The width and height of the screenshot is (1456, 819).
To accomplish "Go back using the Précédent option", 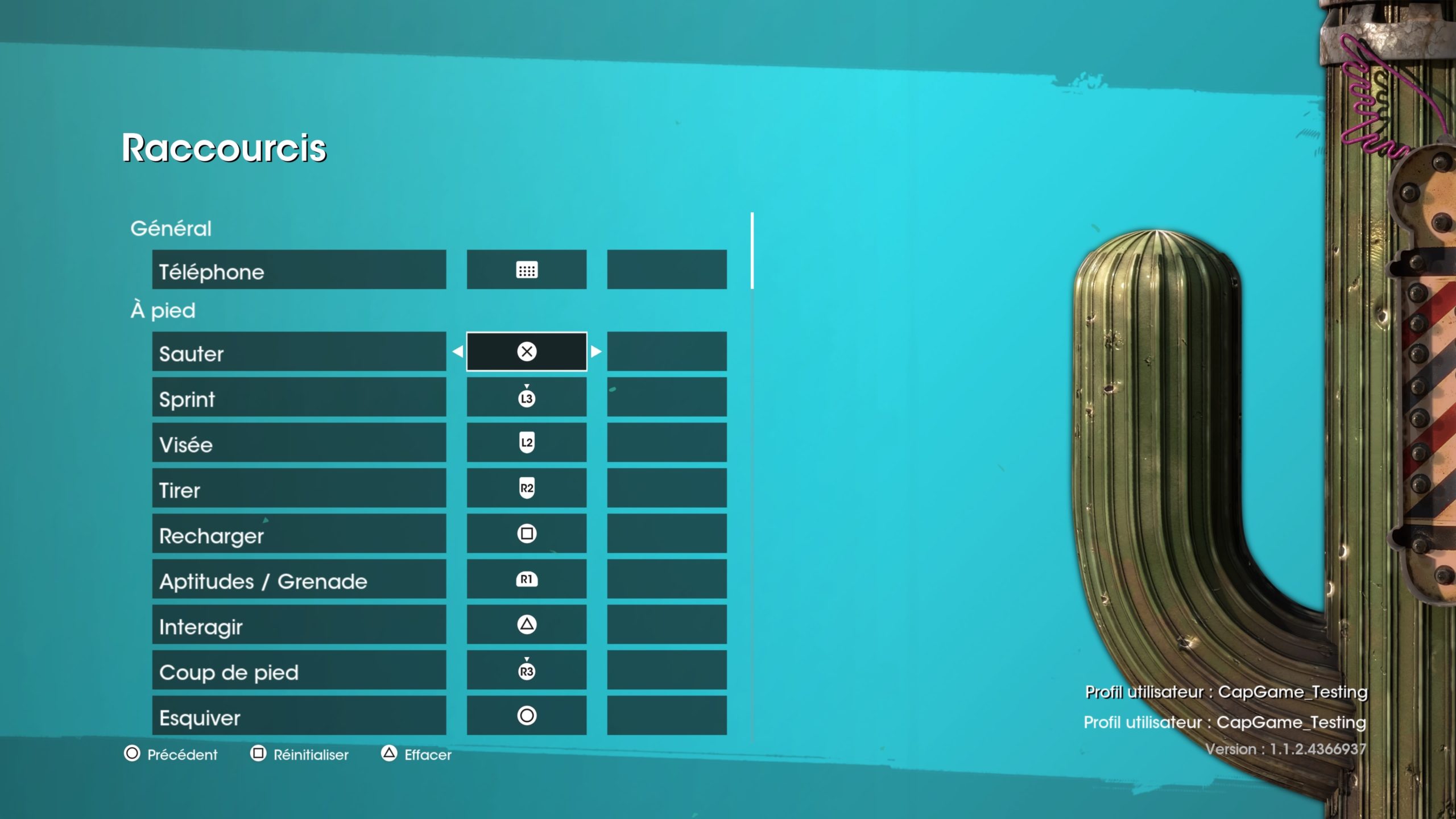I will pos(171,754).
